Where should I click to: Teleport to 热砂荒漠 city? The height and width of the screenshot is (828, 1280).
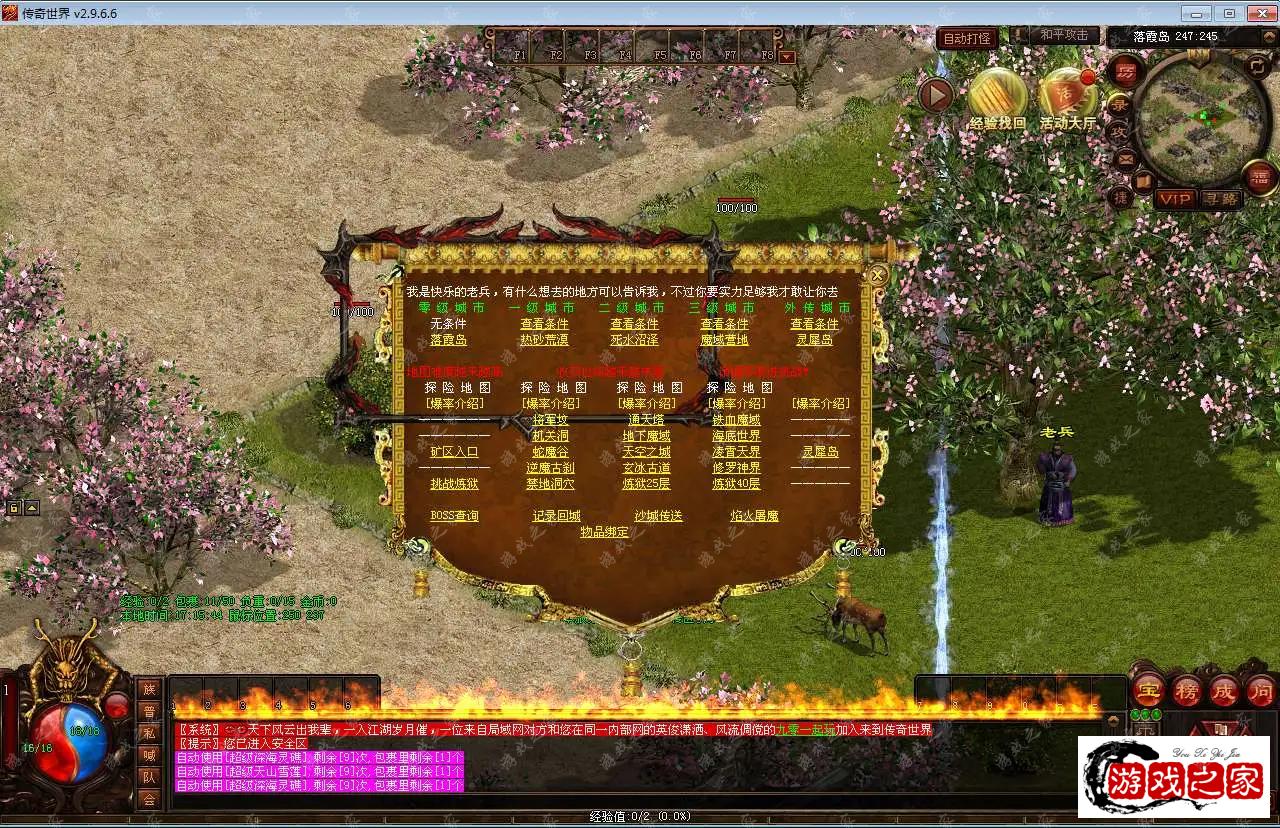click(x=544, y=340)
